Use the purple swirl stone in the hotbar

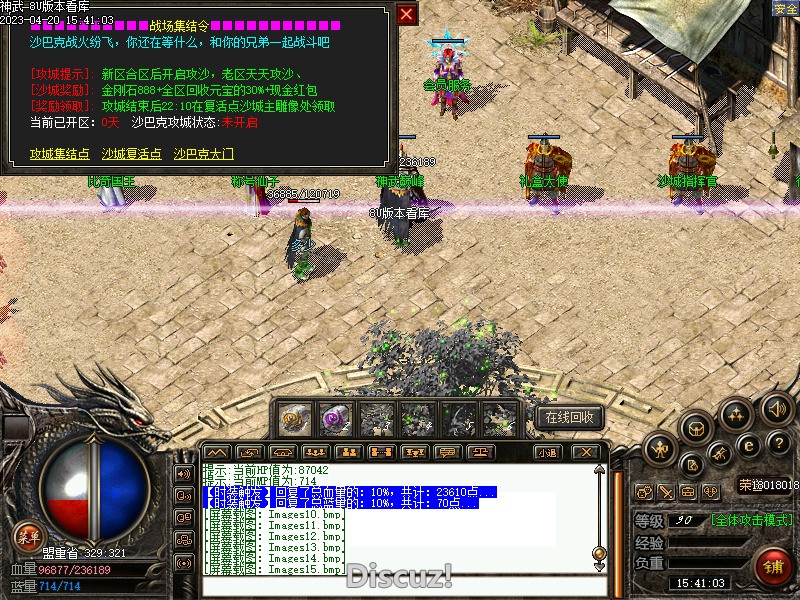tap(335, 419)
